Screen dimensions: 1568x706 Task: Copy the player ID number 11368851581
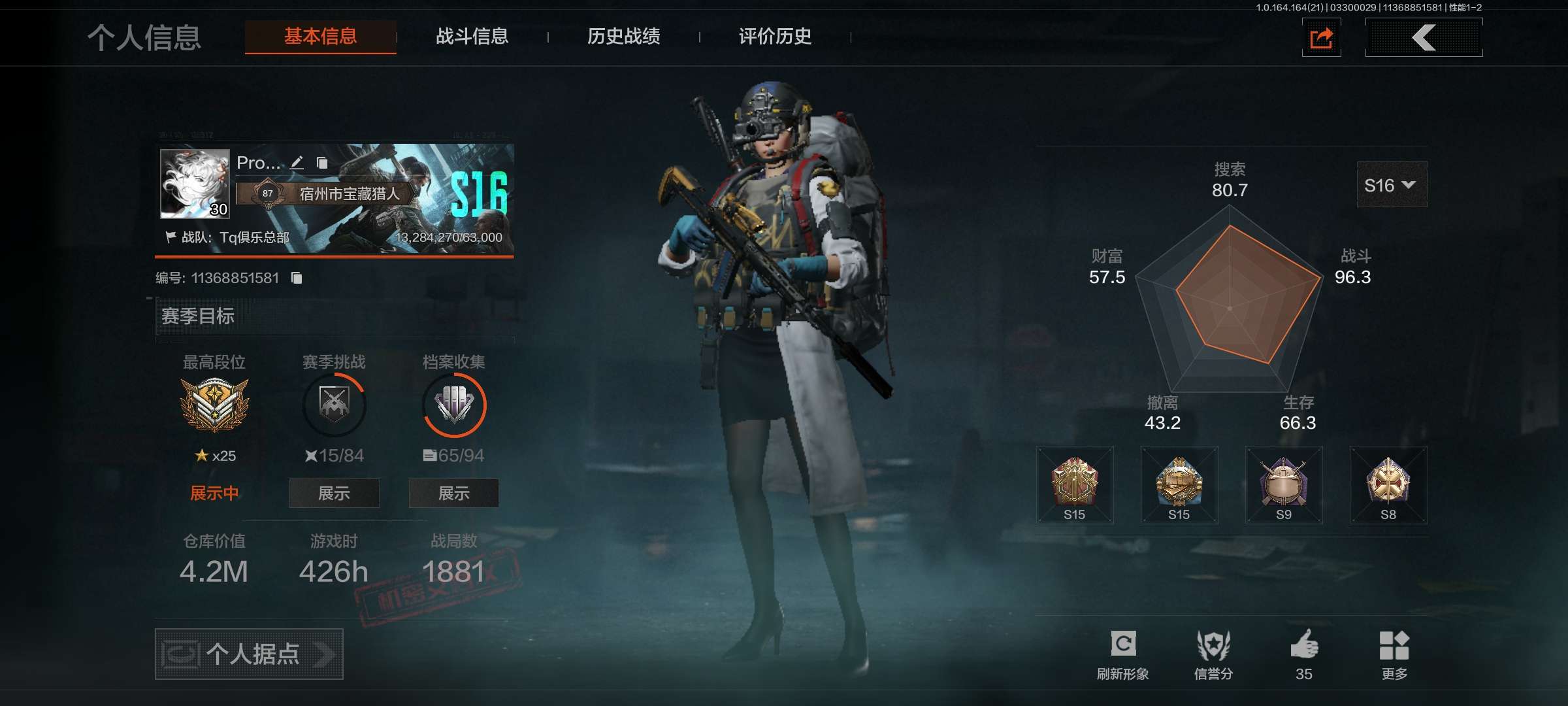tap(297, 278)
